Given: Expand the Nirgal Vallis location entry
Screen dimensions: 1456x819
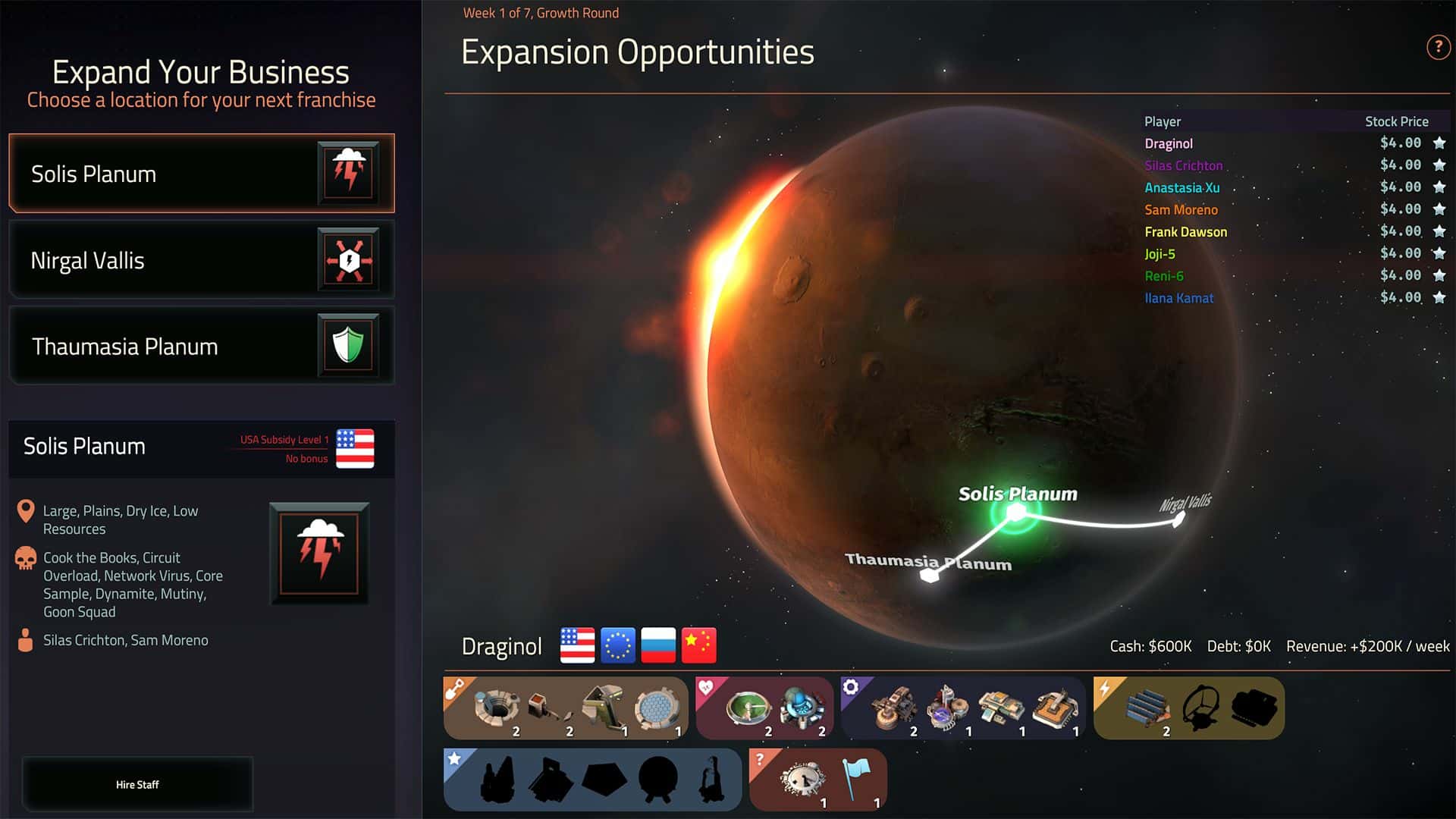Looking at the screenshot, I should coord(200,260).
